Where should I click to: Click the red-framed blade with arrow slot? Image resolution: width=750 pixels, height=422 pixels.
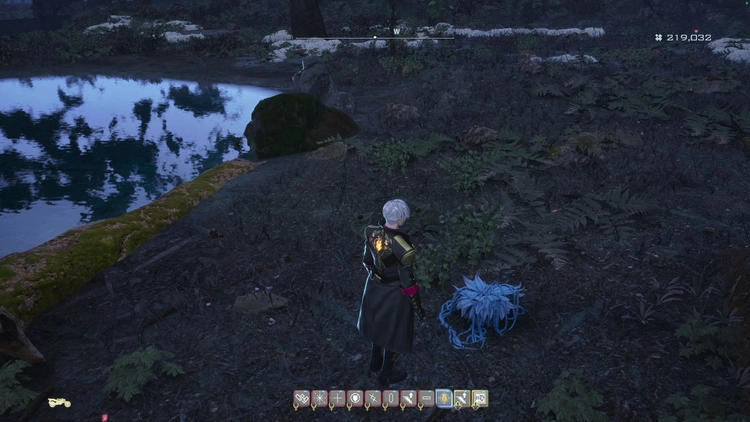point(408,399)
